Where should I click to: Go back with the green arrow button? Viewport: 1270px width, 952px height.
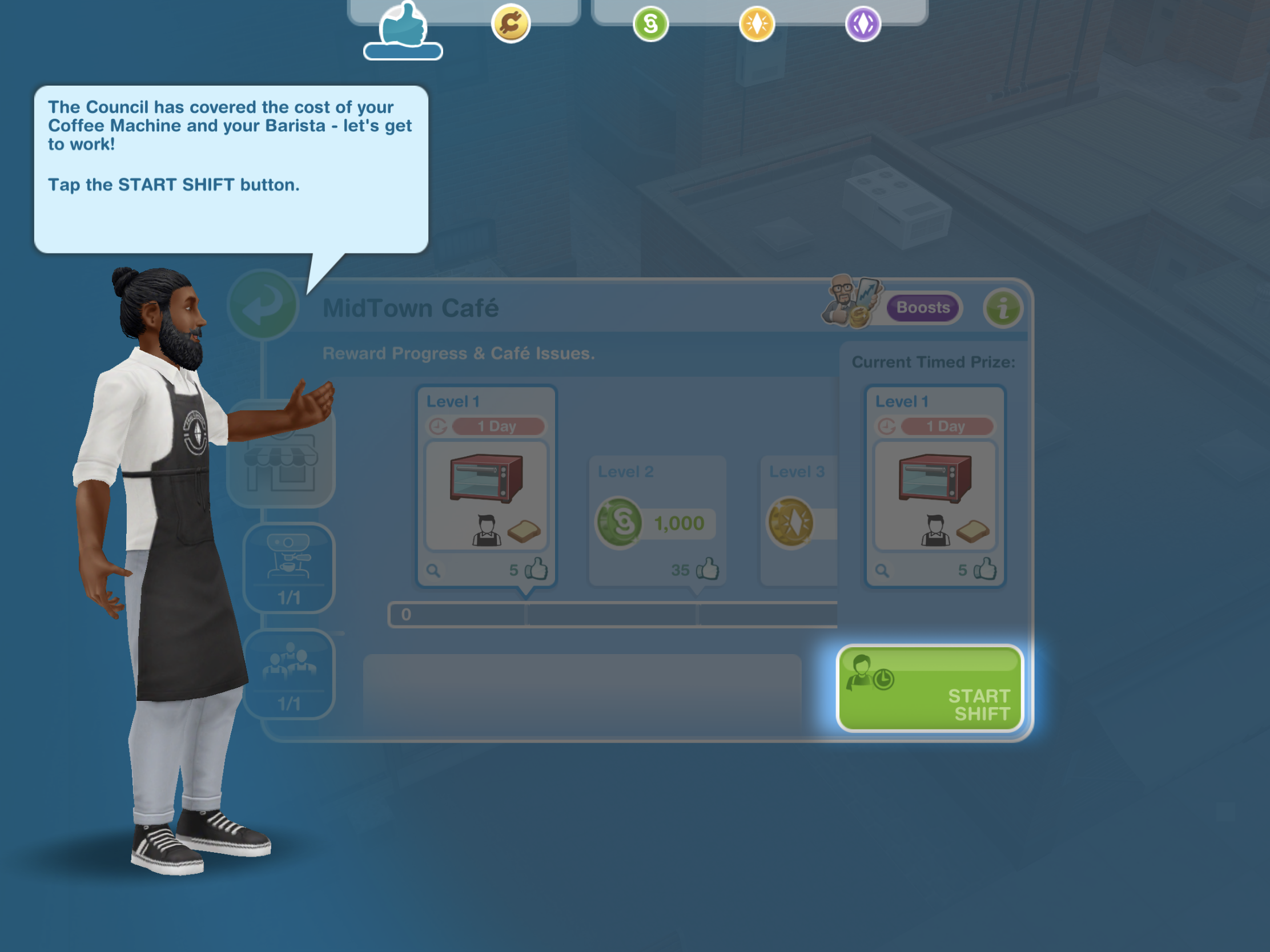tap(263, 305)
